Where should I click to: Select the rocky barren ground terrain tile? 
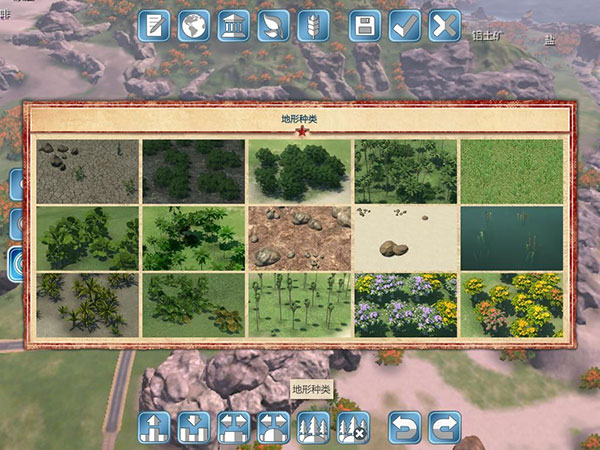(x=87, y=171)
